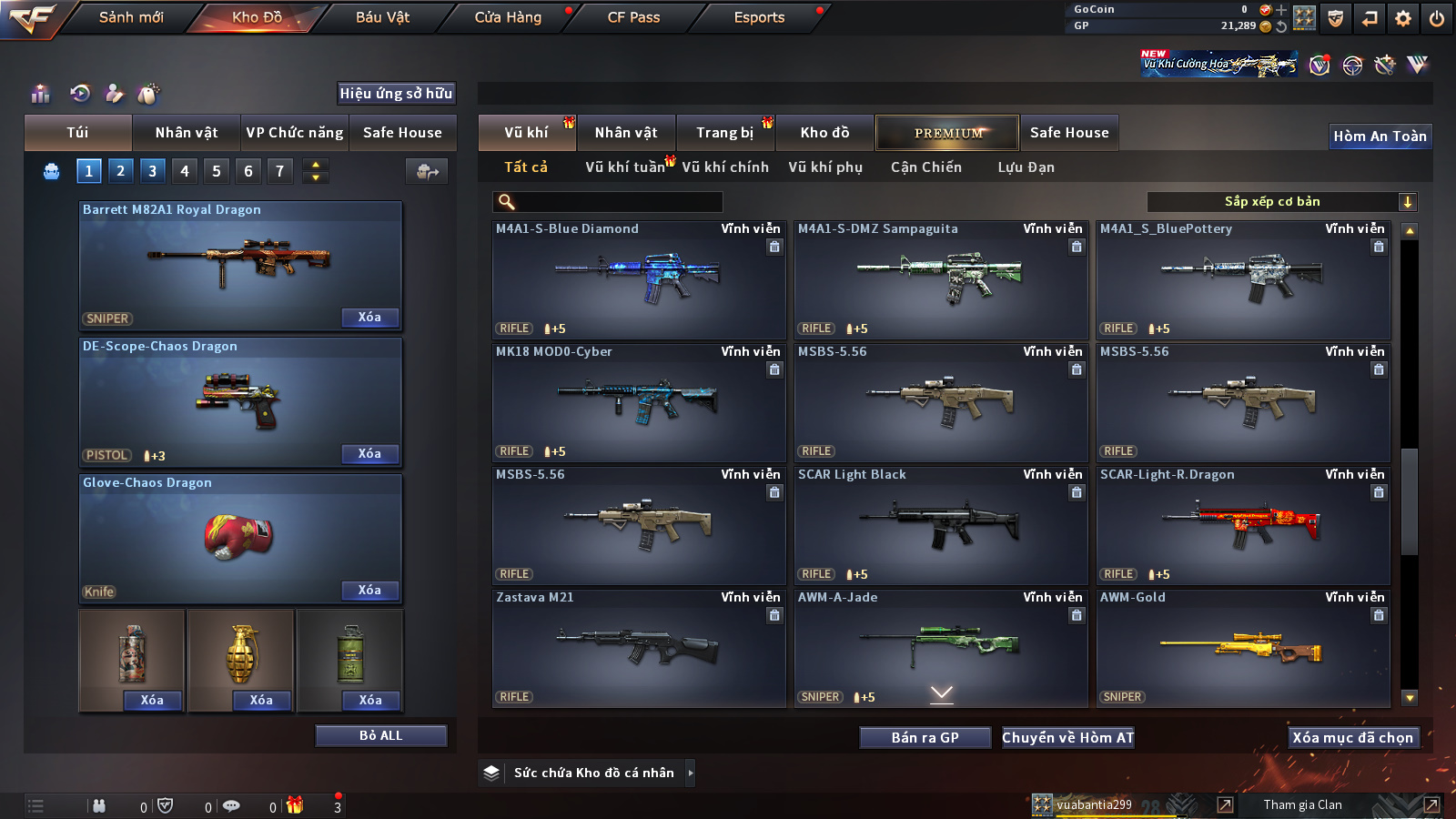This screenshot has height=819, width=1456.
Task: Switch to the Nhân vật inventory tab
Action: tap(626, 133)
